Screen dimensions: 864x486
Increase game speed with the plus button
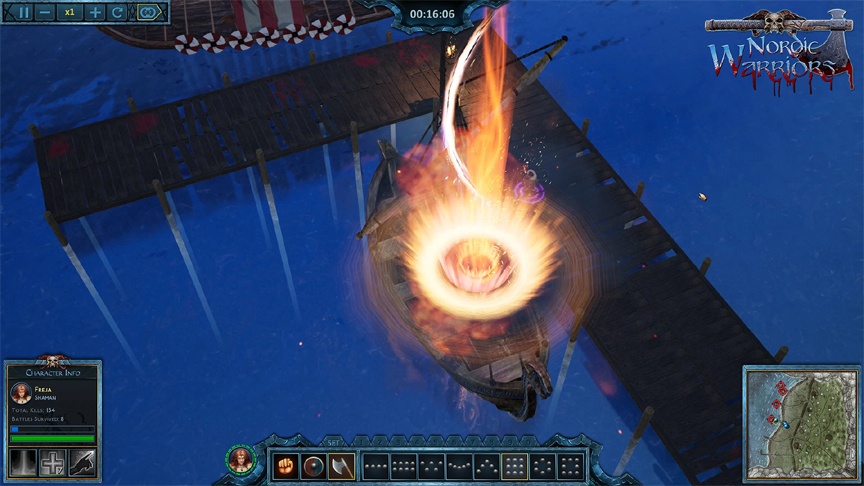pos(95,13)
